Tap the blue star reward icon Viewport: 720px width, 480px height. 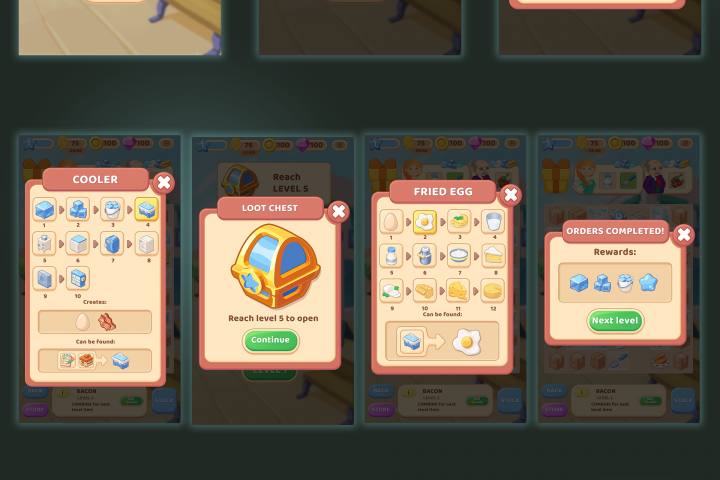pos(649,283)
